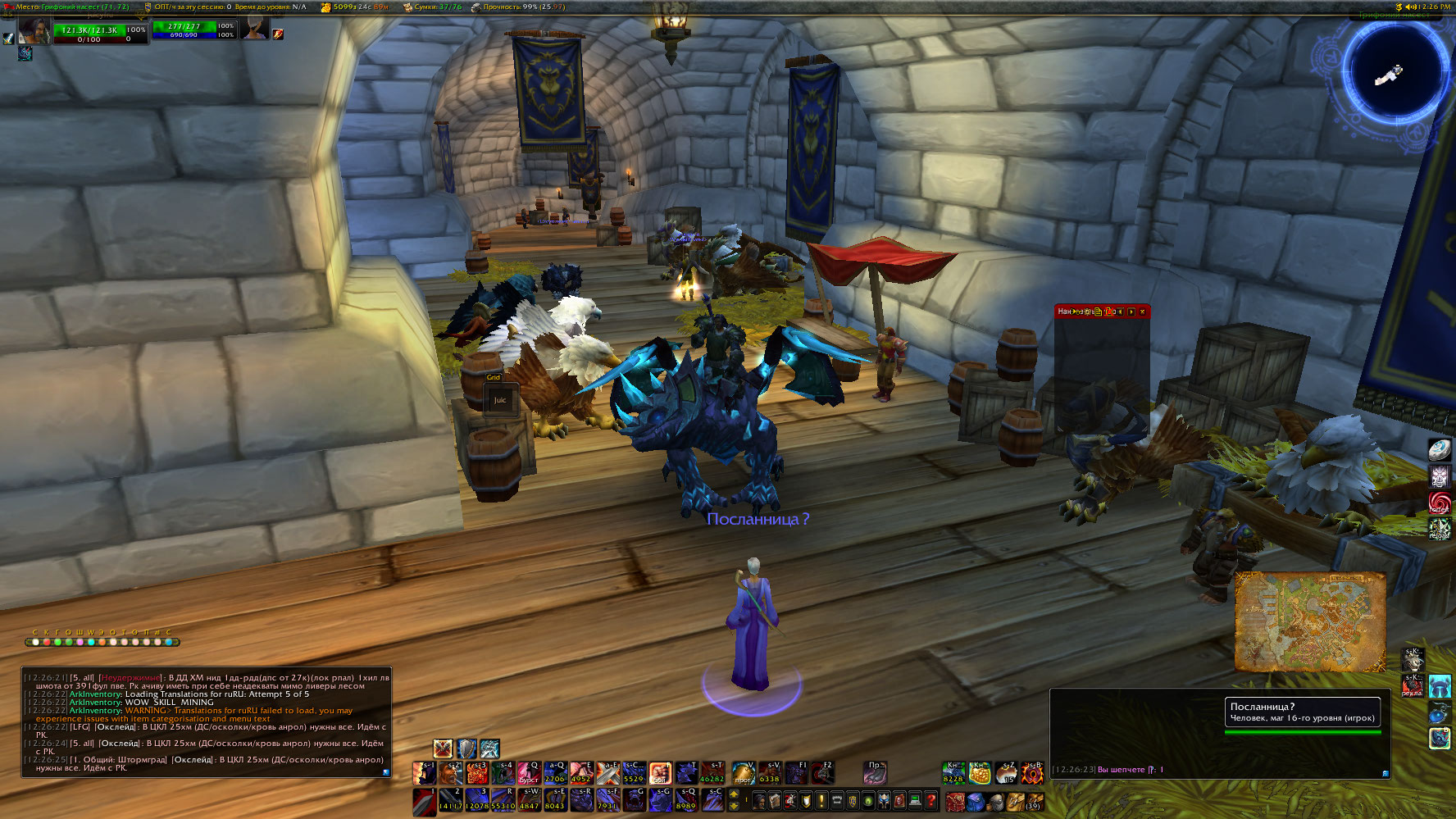Use the golden shield ability bound to V
Viewport: 1456px width, 819px height.
click(743, 772)
